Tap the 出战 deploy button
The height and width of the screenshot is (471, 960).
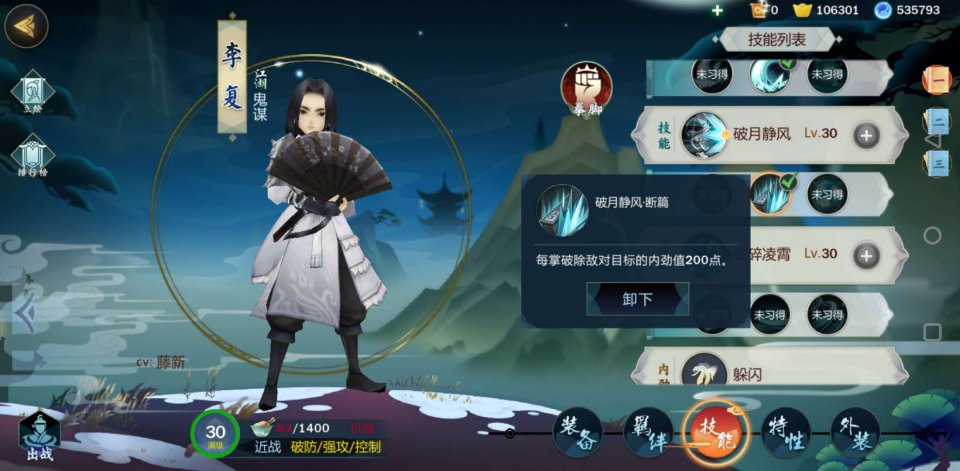pos(39,436)
